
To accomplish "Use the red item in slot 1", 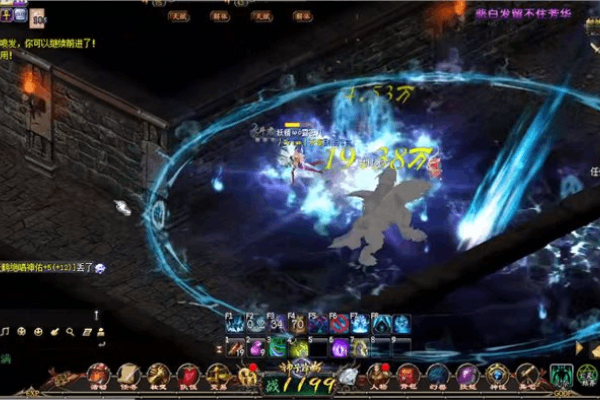I will (x=235, y=347).
